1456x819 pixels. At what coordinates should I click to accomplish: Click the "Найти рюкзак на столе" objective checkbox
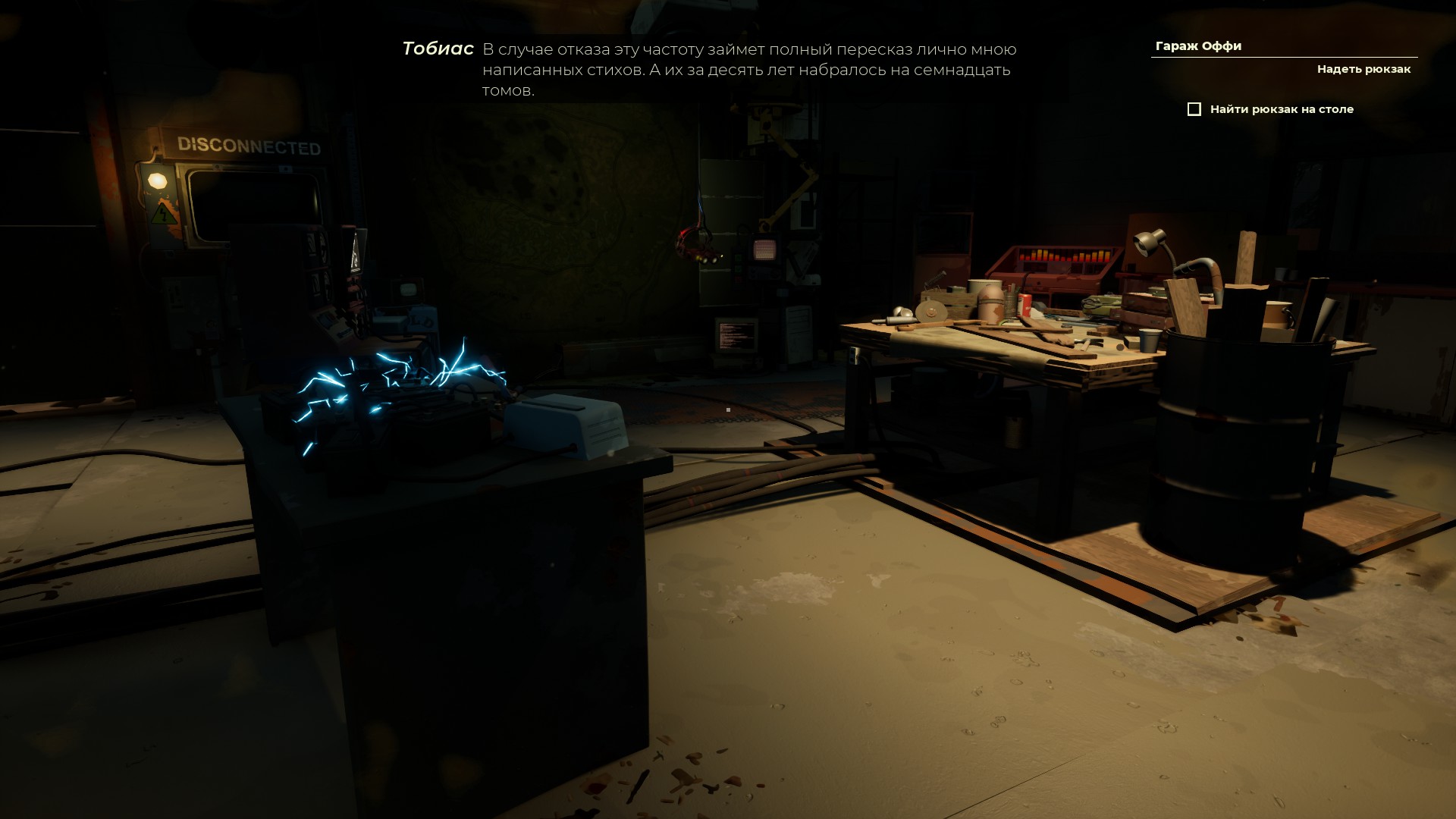click(x=1194, y=109)
